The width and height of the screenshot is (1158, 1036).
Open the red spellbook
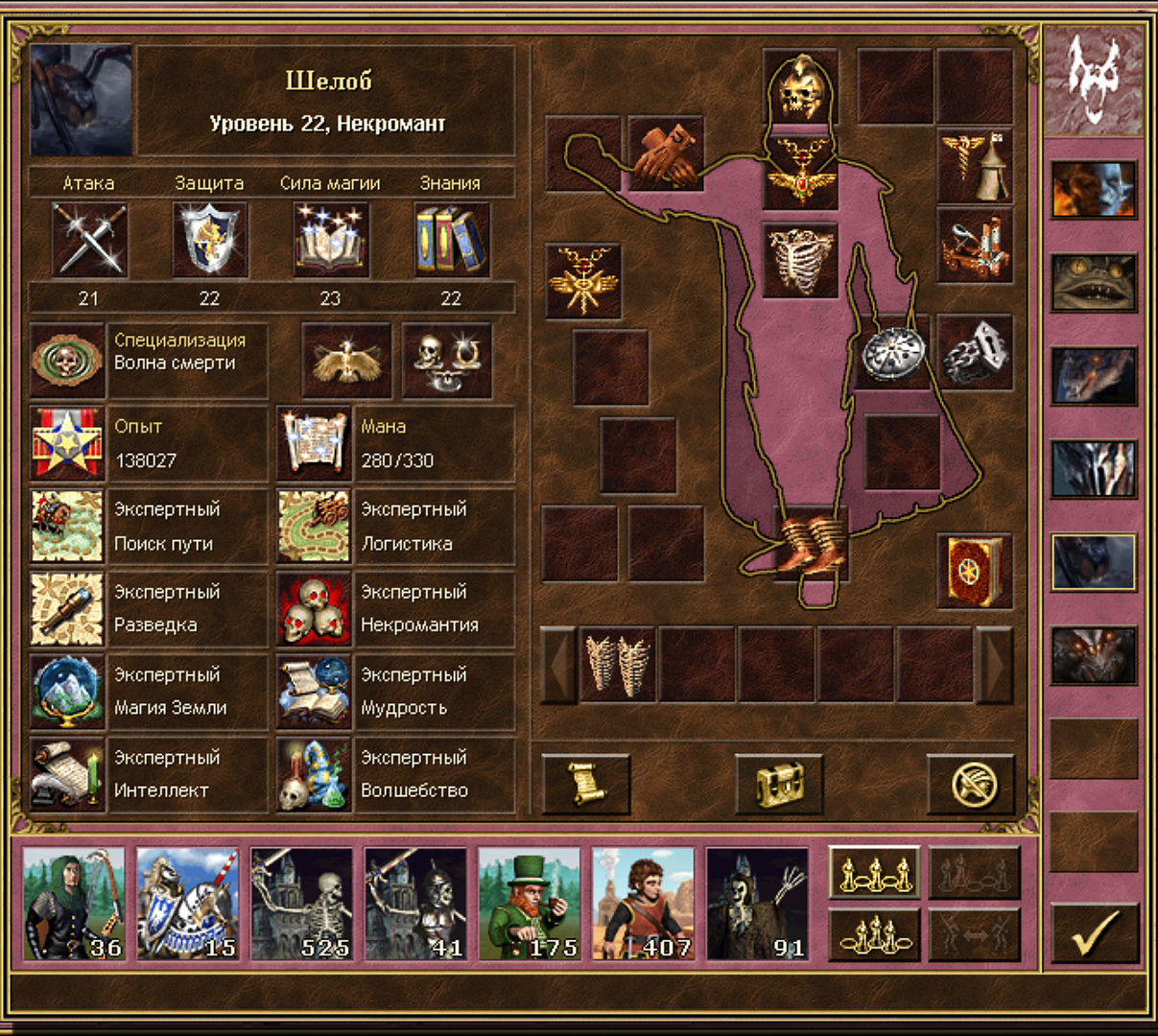click(x=975, y=572)
